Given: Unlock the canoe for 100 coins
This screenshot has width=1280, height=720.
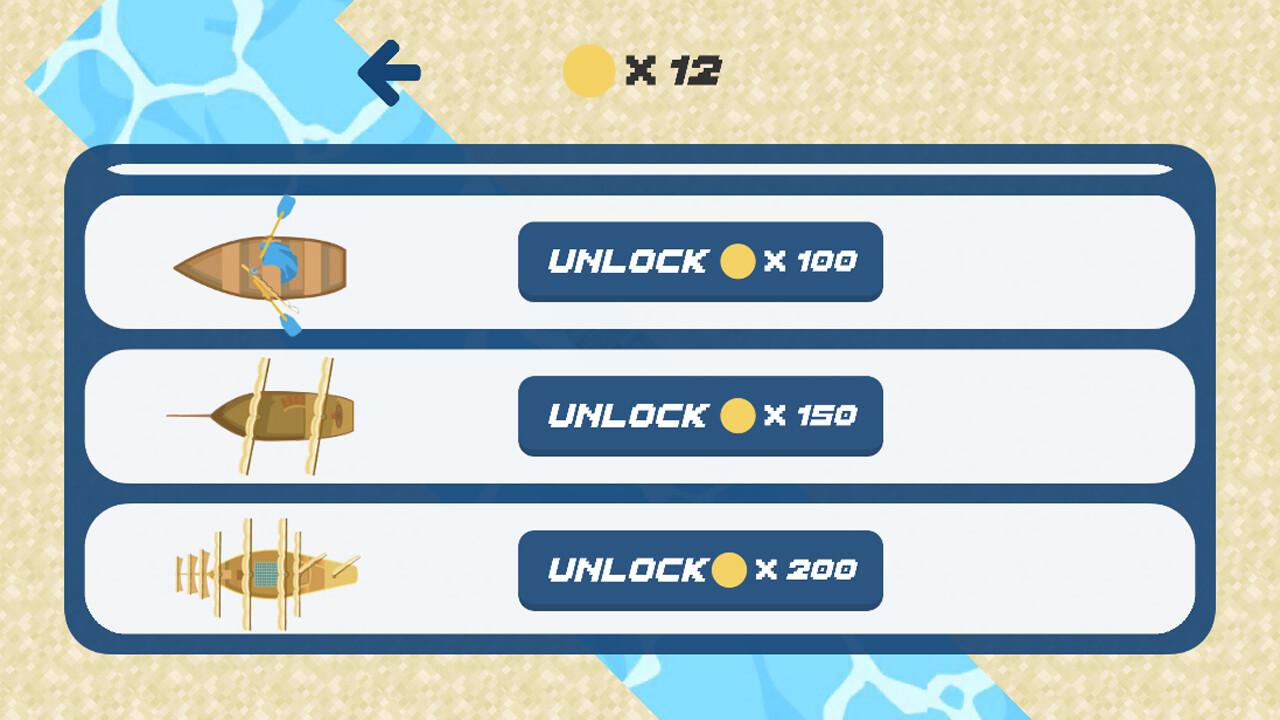Looking at the screenshot, I should tap(699, 262).
